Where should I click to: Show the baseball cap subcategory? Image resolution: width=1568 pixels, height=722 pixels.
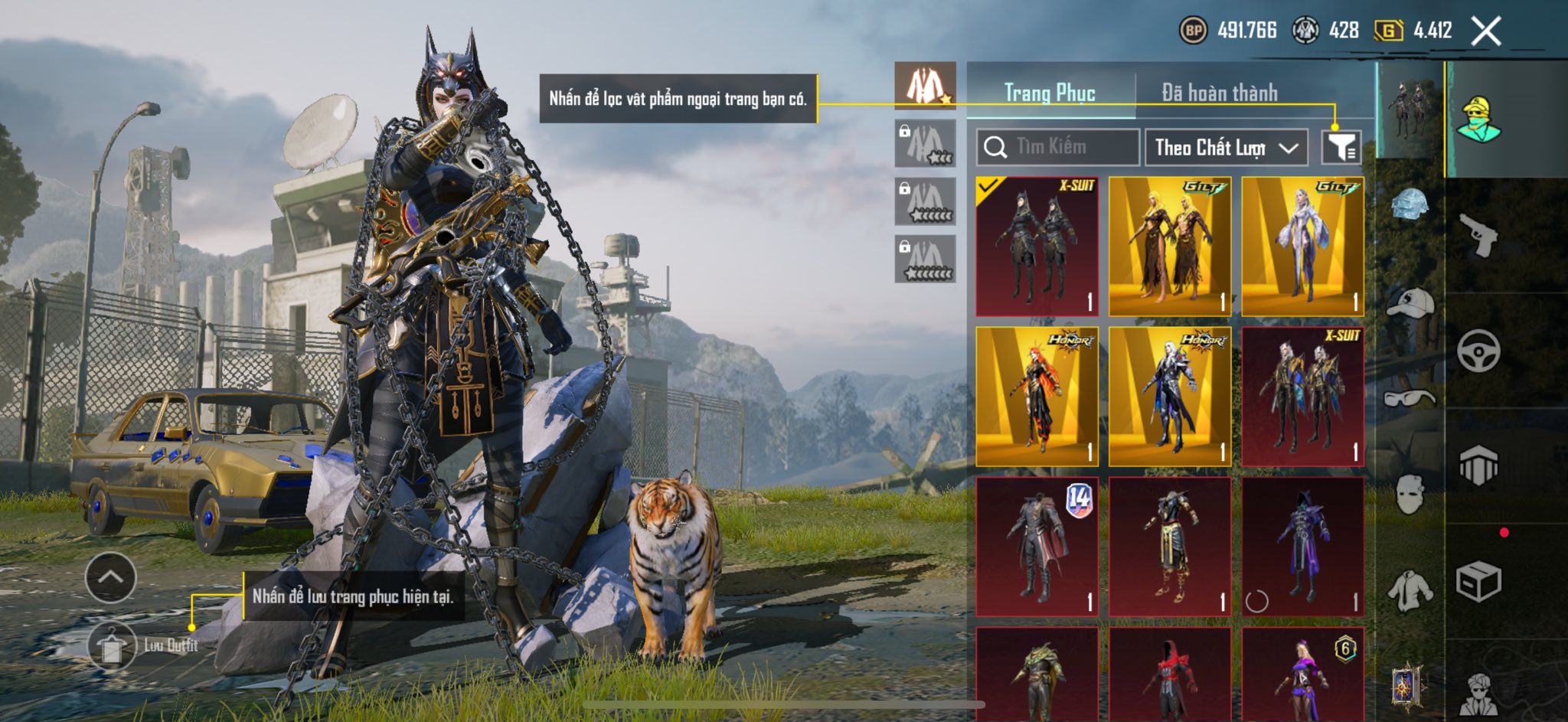(1410, 302)
